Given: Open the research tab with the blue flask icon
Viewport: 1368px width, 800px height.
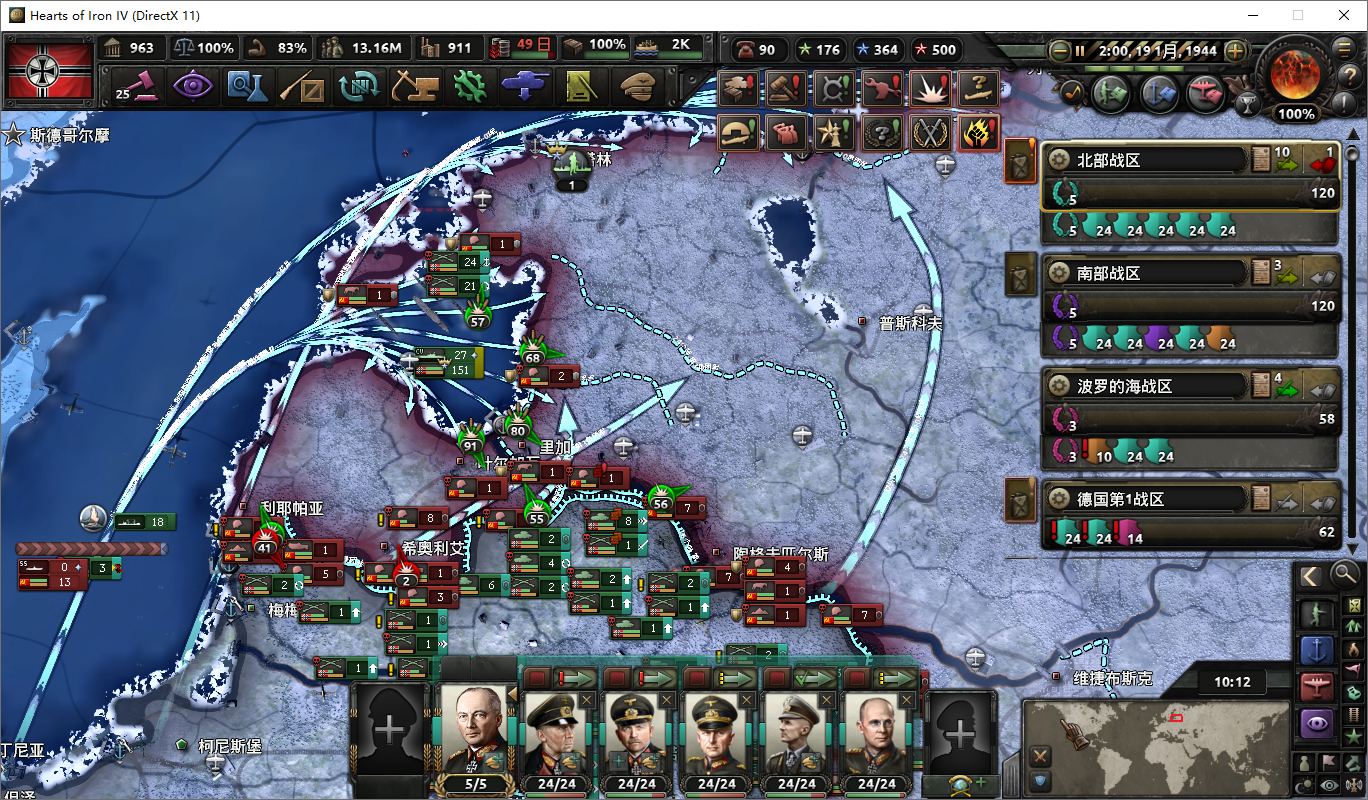Looking at the screenshot, I should [248, 87].
